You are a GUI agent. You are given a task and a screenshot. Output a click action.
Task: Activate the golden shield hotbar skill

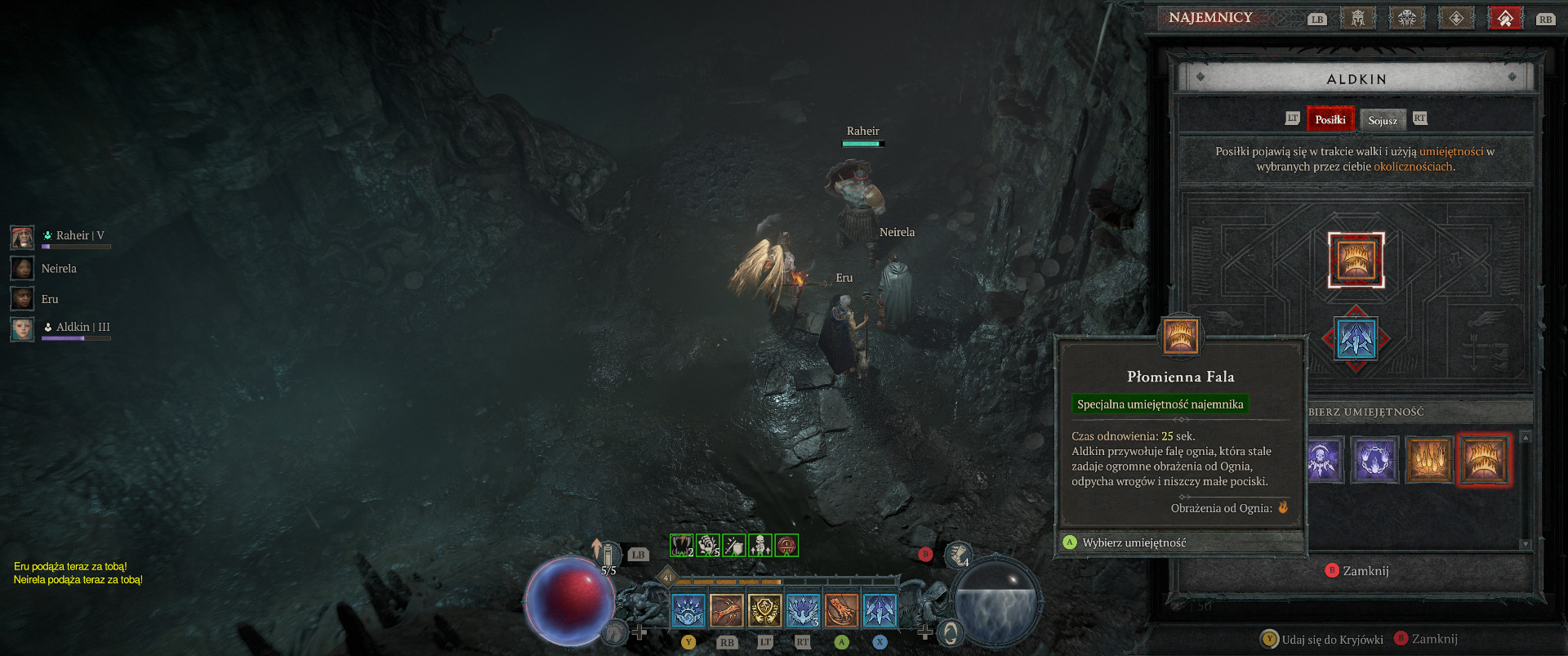[764, 610]
